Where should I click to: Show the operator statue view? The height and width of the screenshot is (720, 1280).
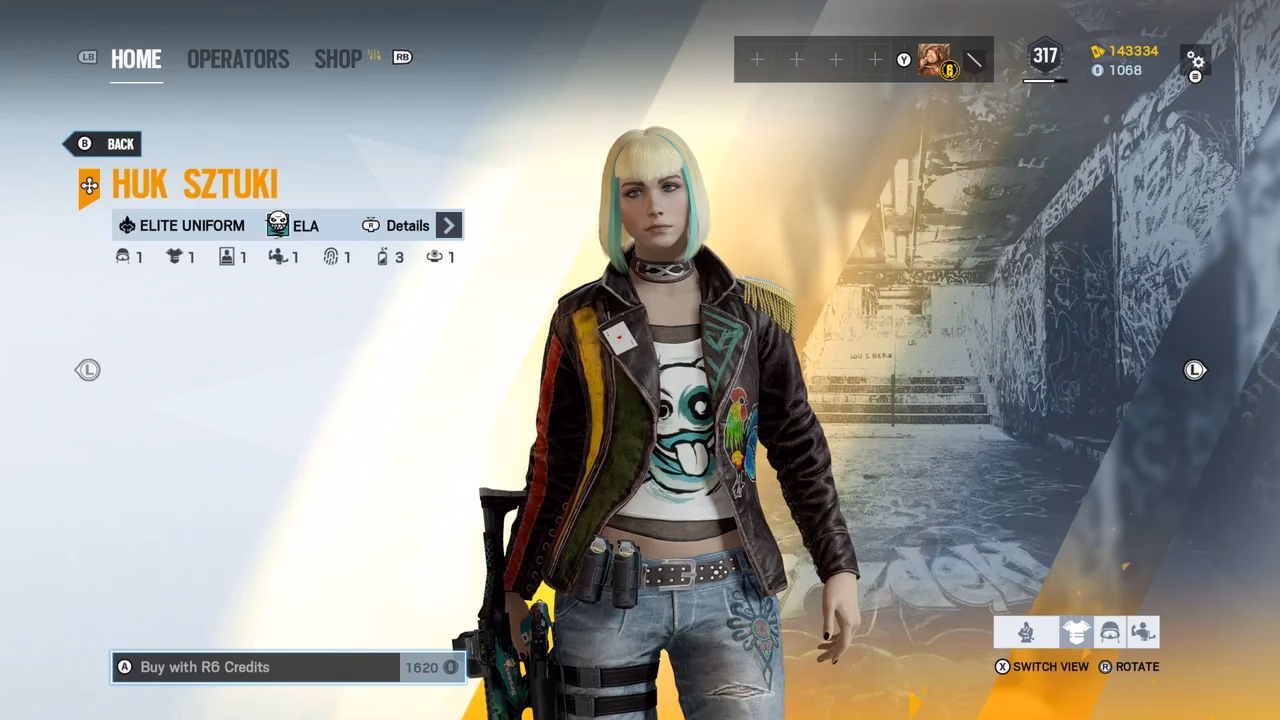click(x=1026, y=632)
